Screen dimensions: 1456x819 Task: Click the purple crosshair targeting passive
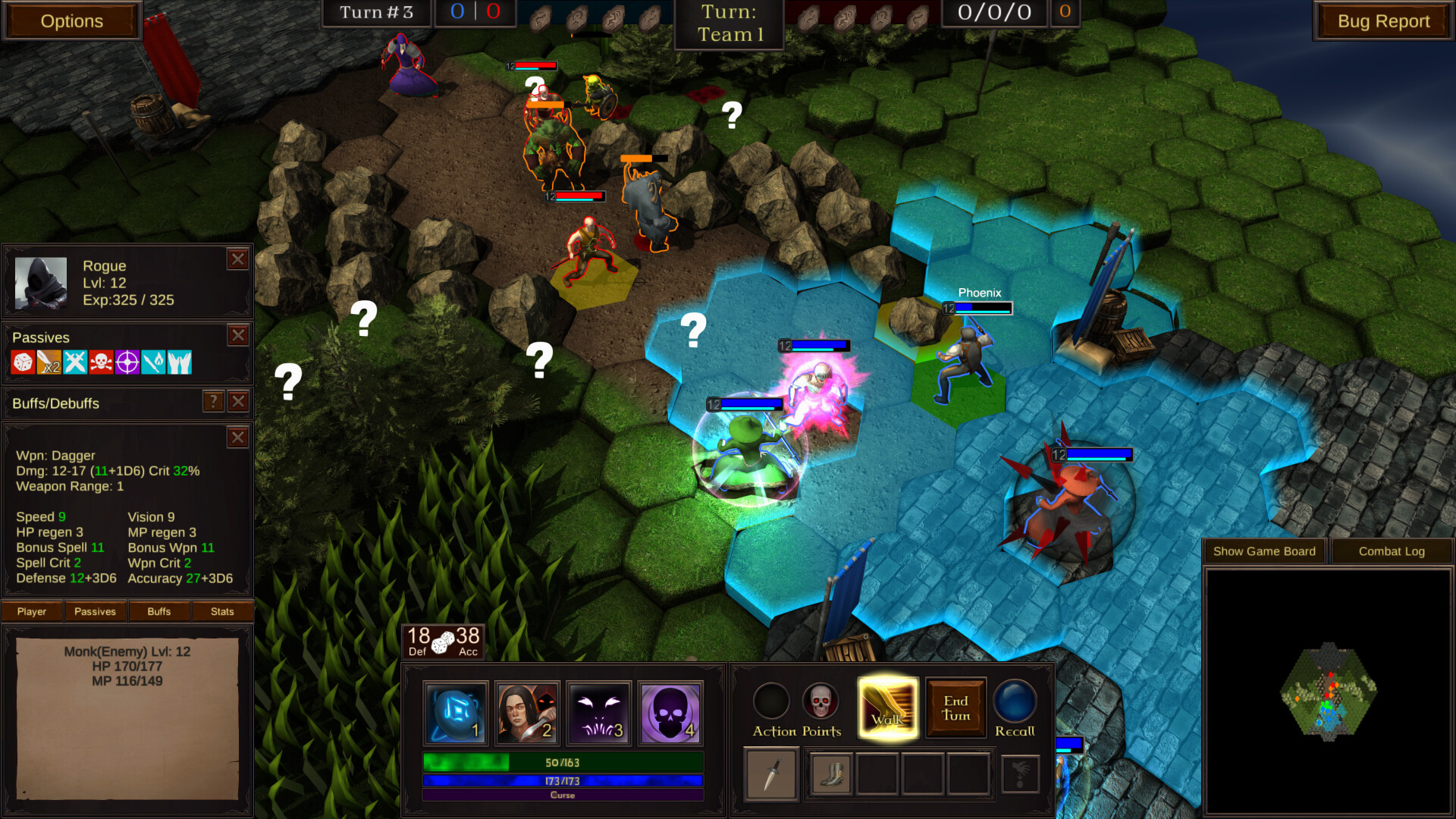(x=127, y=362)
